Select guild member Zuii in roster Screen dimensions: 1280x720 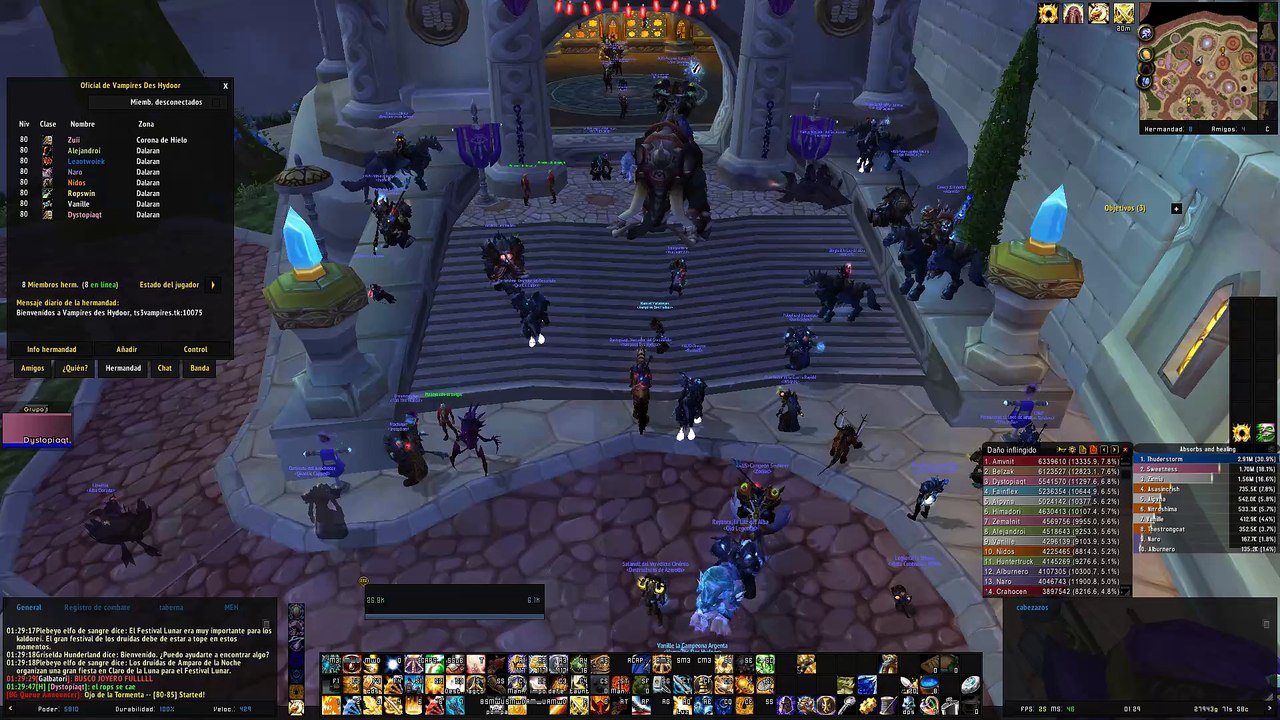(74, 140)
